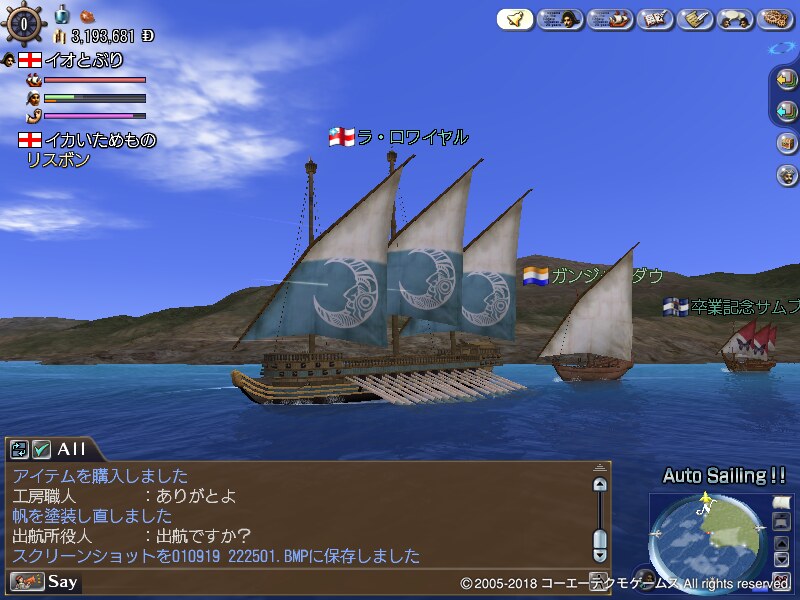Open the treasure chest item shortcut
The image size is (800, 600).
click(786, 143)
